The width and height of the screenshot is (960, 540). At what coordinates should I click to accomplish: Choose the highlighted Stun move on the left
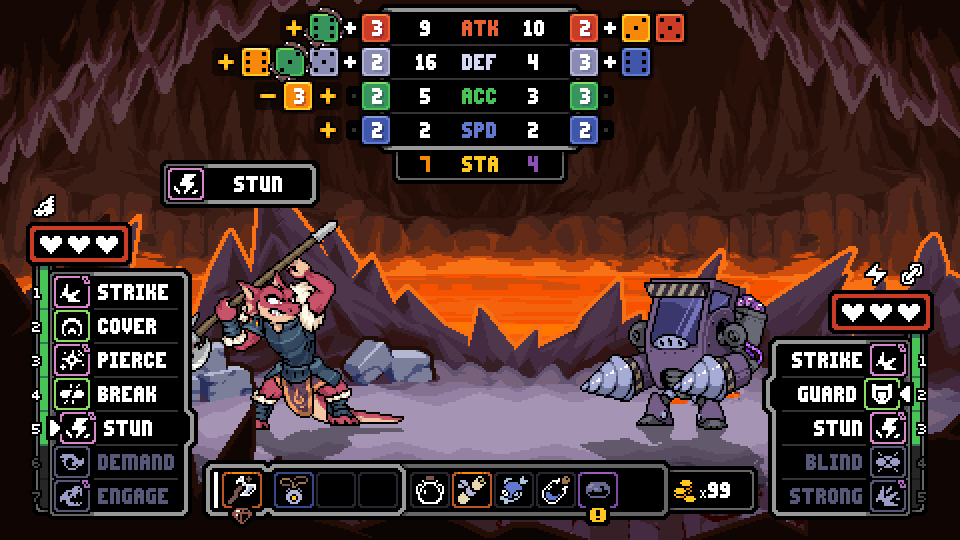[x=118, y=429]
